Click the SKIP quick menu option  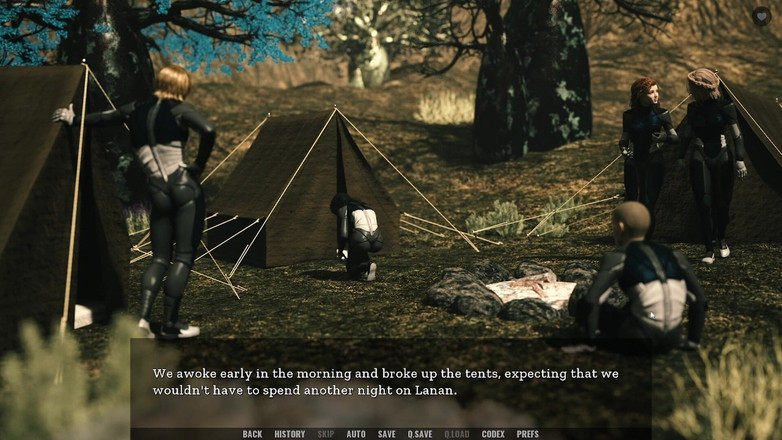(x=326, y=434)
